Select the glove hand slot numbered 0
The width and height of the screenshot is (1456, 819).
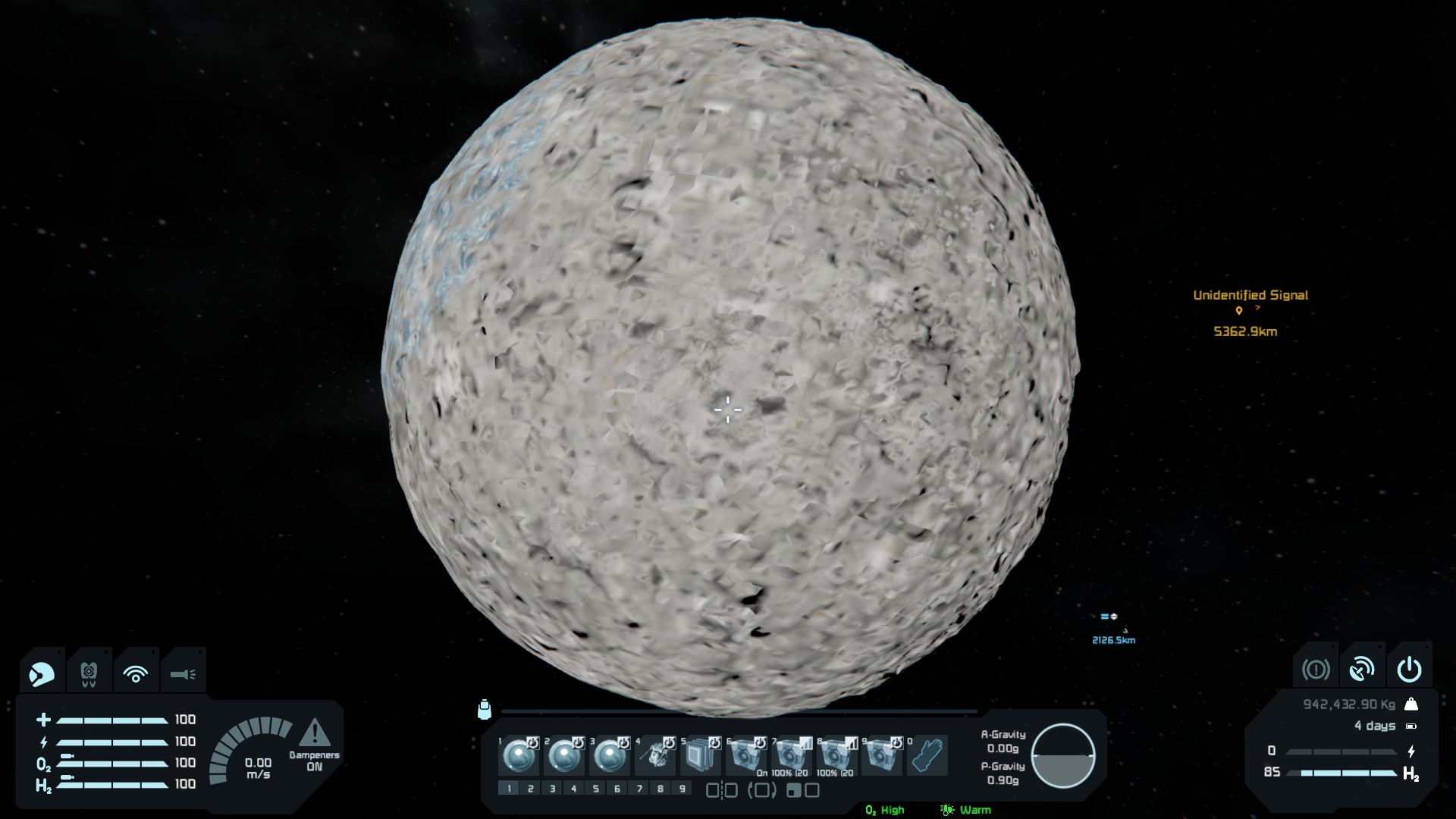tap(927, 756)
